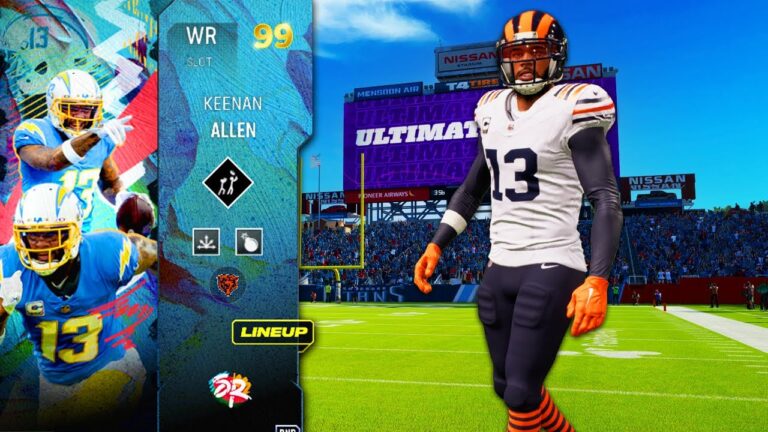
Task: Click the colorful program logo on card
Action: tap(229, 388)
